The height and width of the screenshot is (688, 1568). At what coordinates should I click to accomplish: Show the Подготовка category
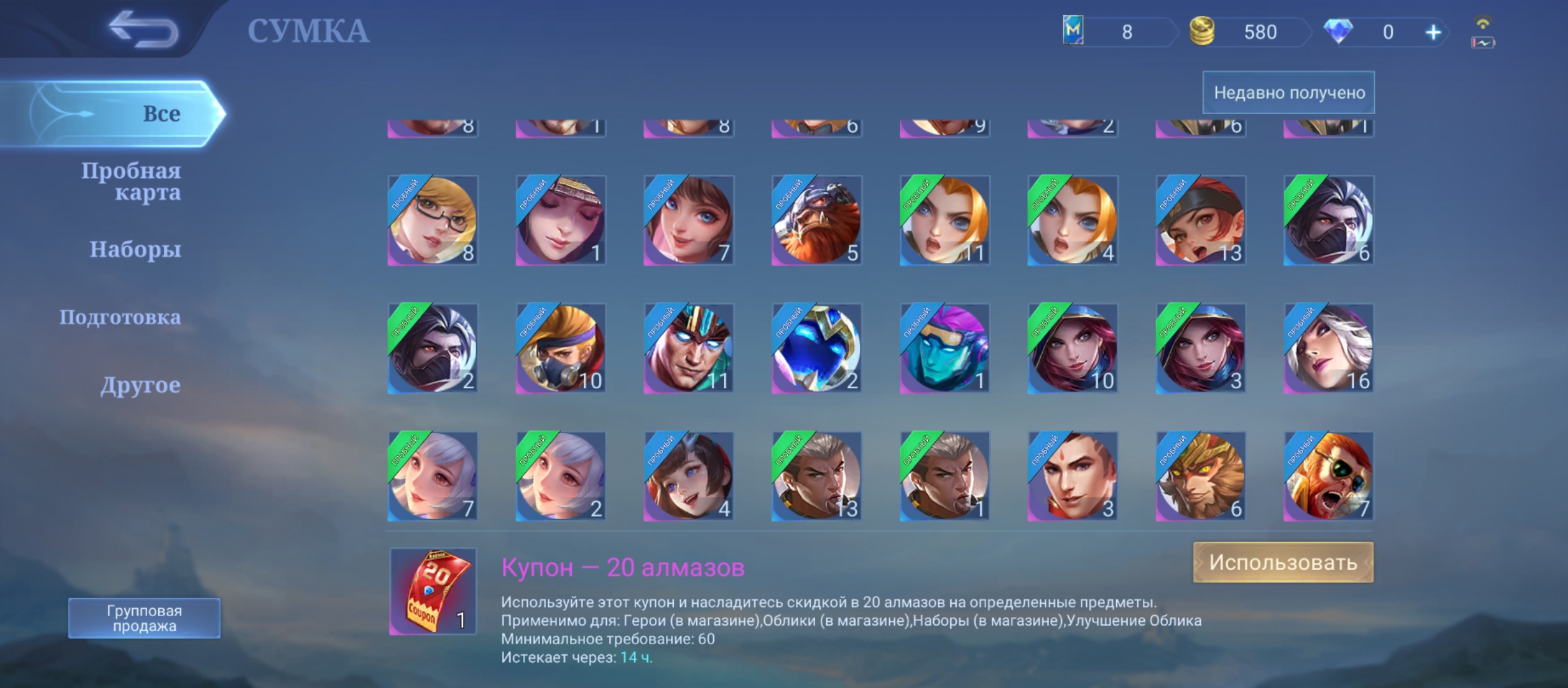click(120, 317)
